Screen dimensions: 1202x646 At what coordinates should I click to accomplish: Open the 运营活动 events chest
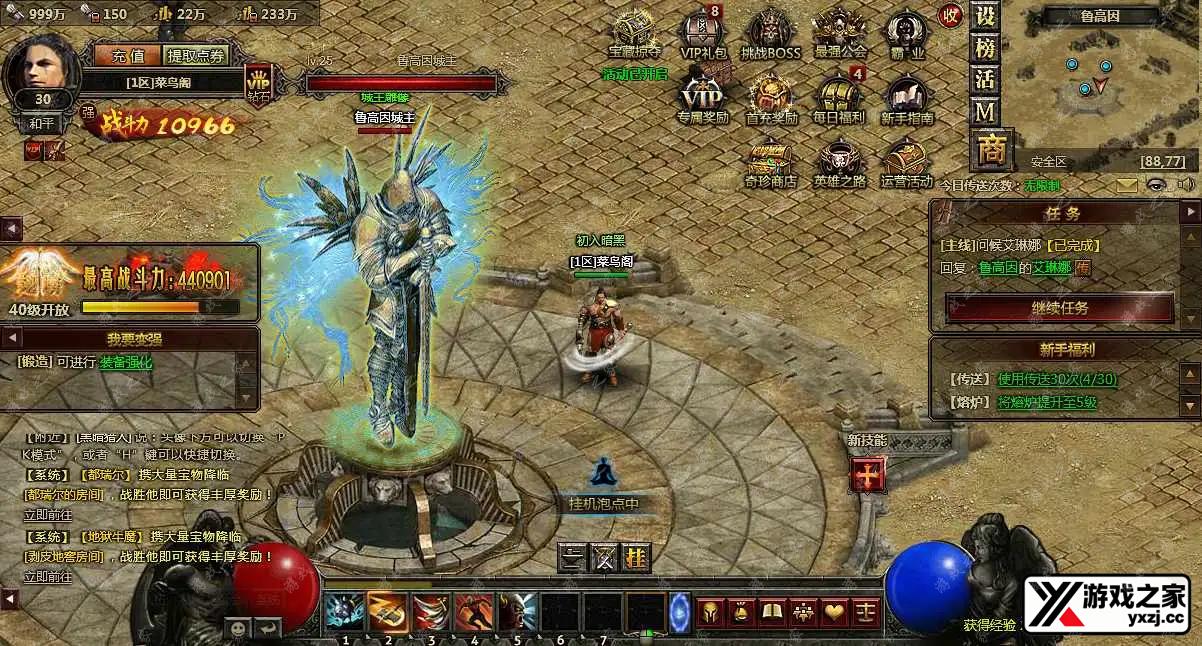click(906, 161)
